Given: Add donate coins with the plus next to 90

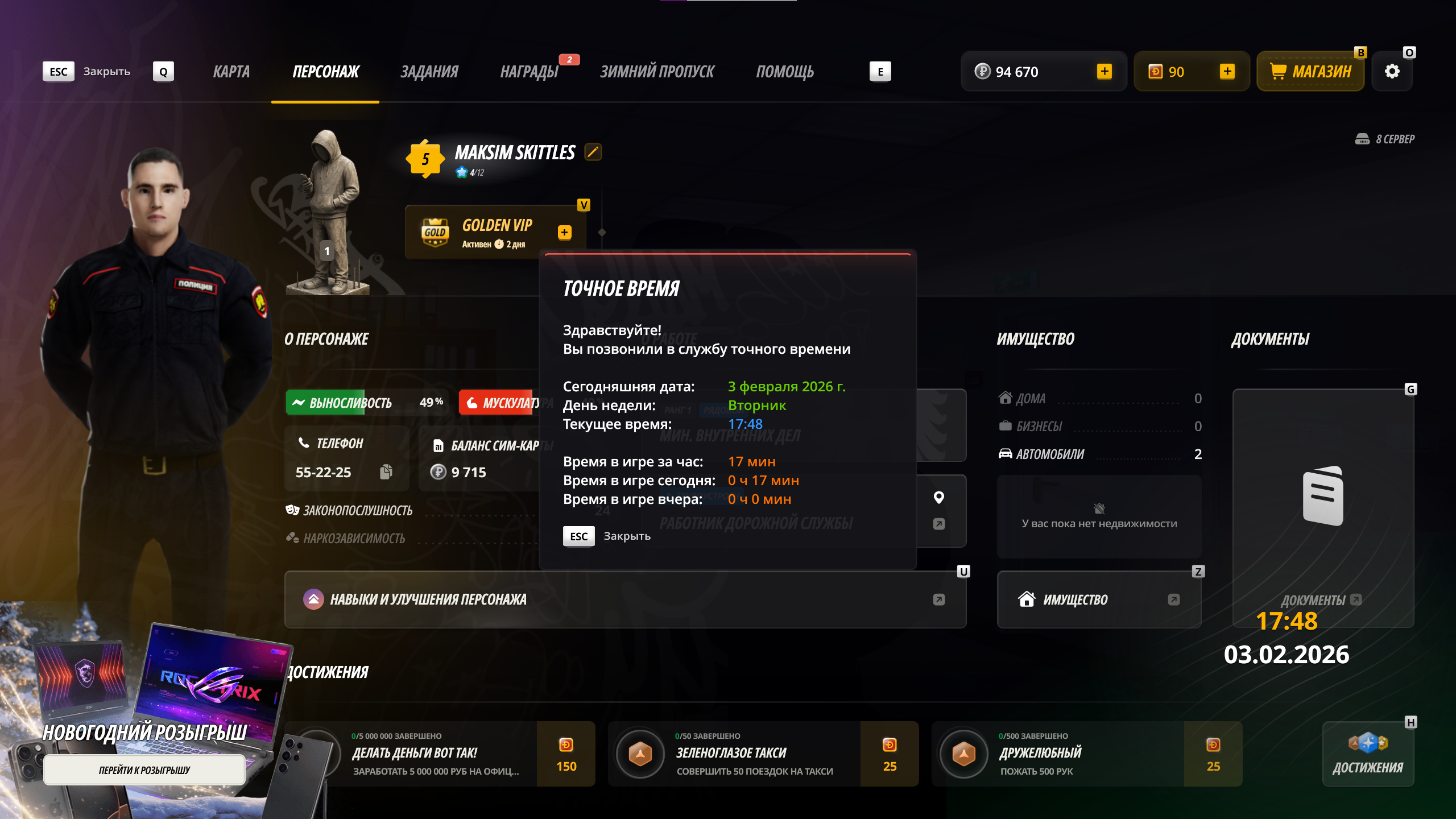Looking at the screenshot, I should (x=1227, y=72).
